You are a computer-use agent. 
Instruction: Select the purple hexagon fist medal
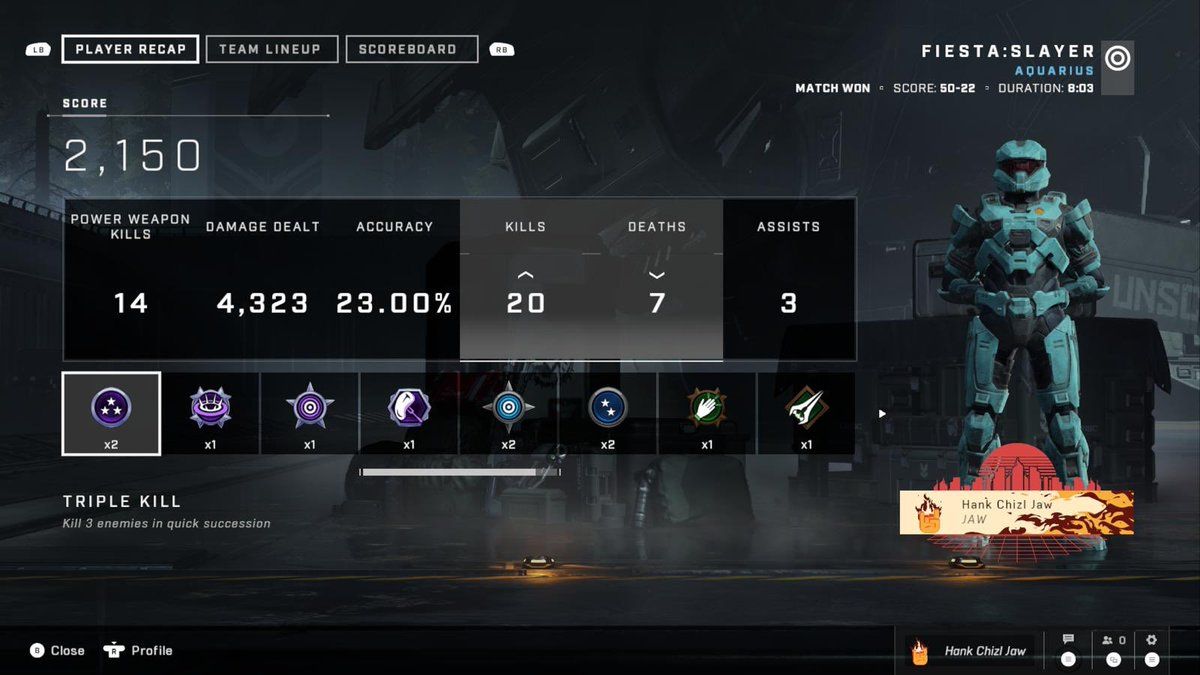pyautogui.click(x=409, y=413)
